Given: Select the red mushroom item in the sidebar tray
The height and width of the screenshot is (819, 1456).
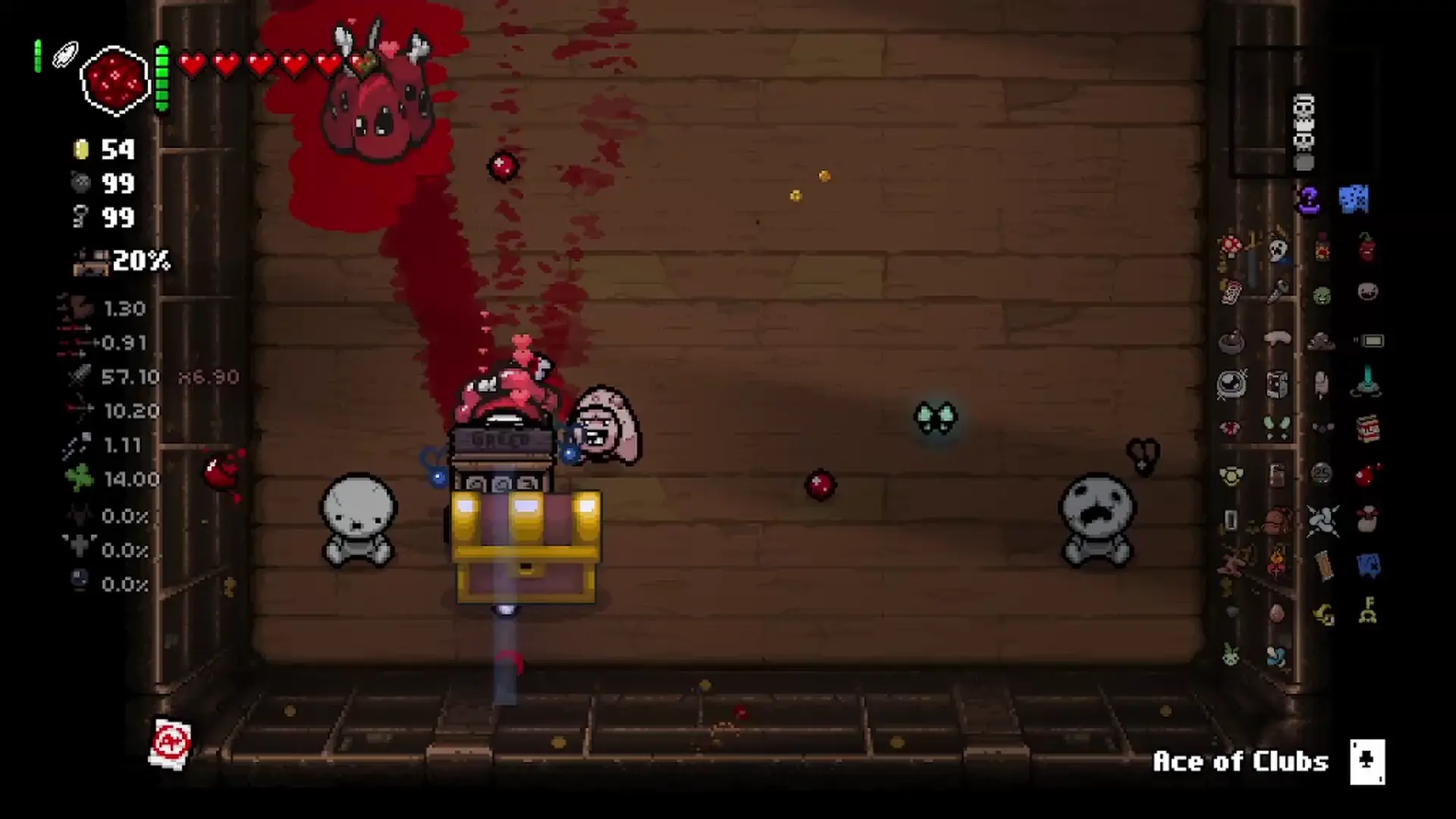Looking at the screenshot, I should click(x=1230, y=246).
